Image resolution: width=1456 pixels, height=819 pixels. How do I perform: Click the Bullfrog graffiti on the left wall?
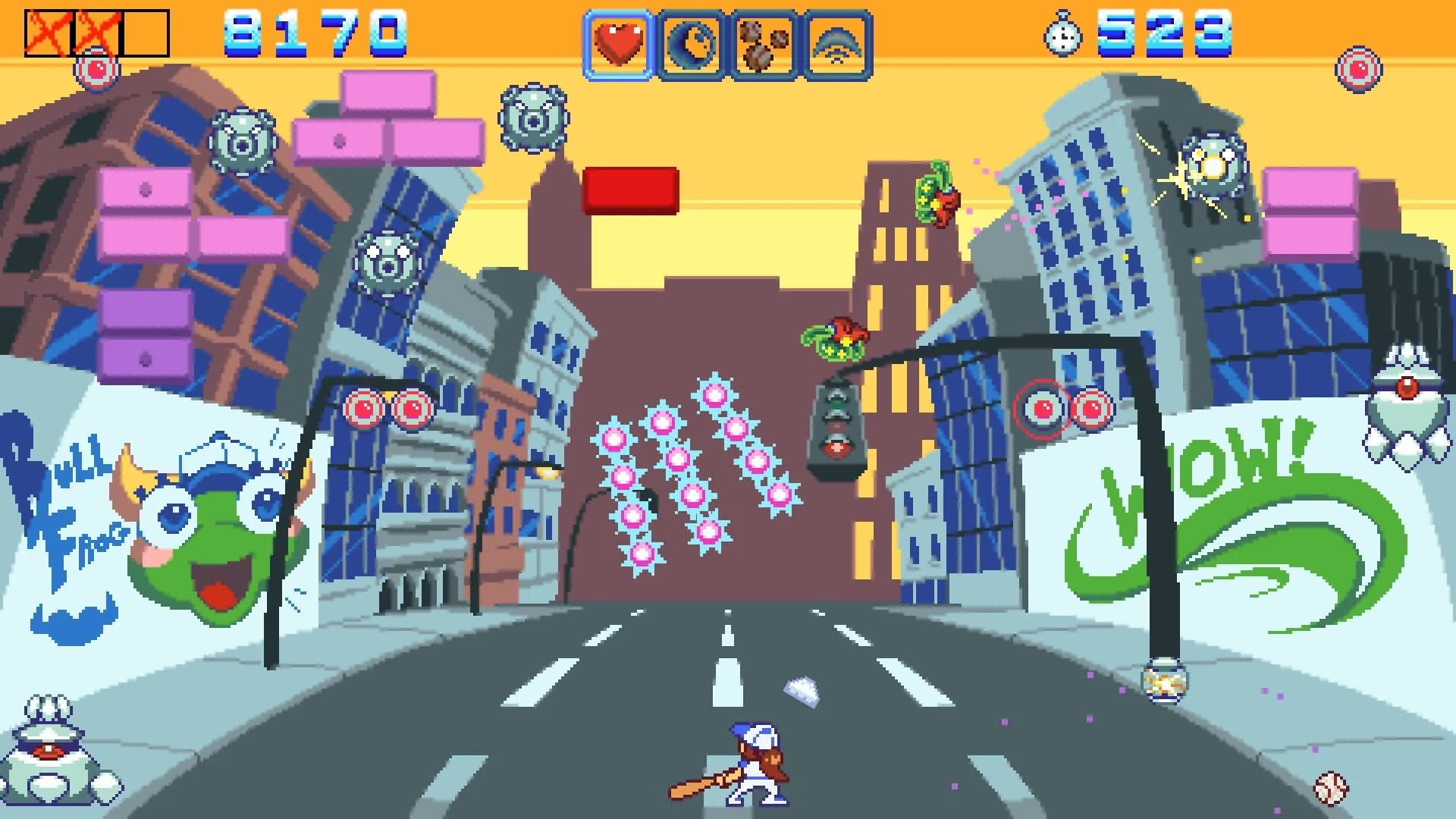tap(174, 523)
